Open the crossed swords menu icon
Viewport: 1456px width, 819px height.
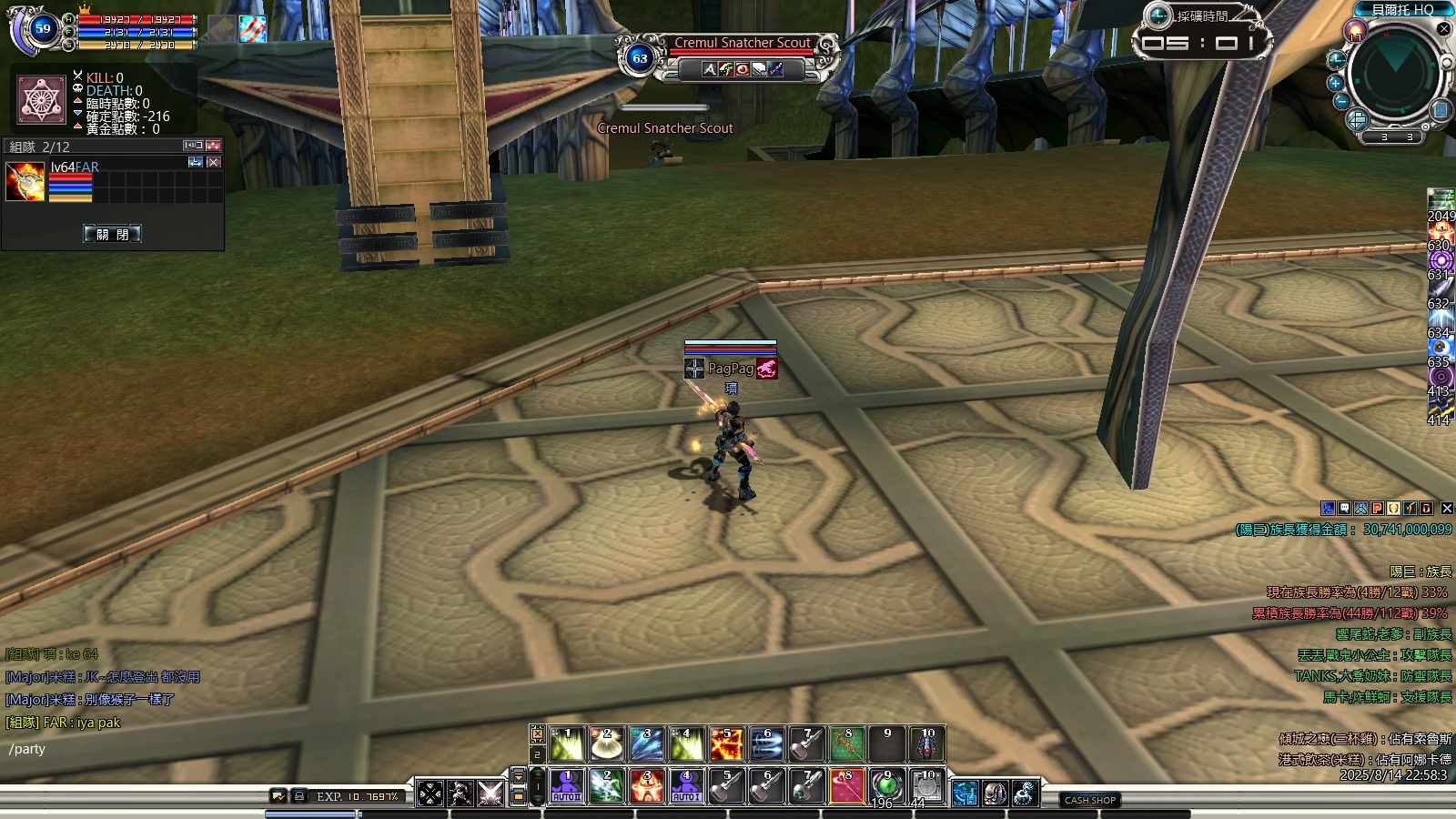point(490,793)
